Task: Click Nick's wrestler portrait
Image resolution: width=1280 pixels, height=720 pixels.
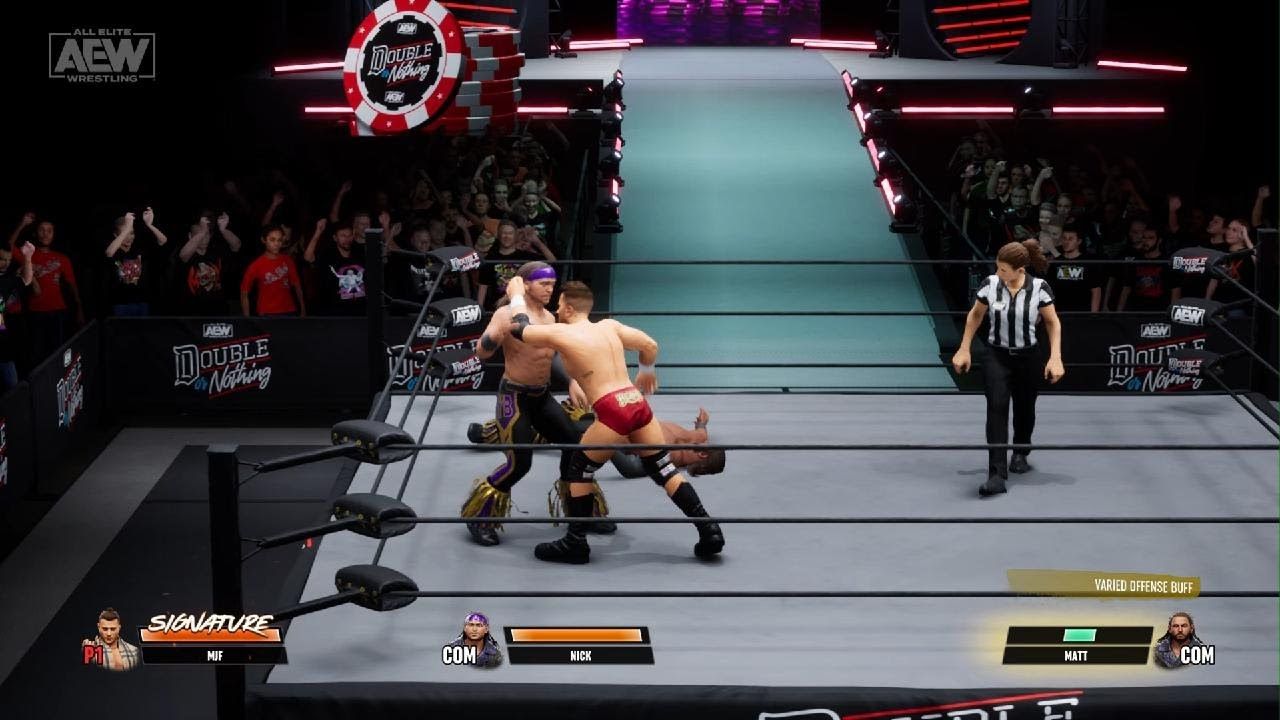Action: click(479, 641)
